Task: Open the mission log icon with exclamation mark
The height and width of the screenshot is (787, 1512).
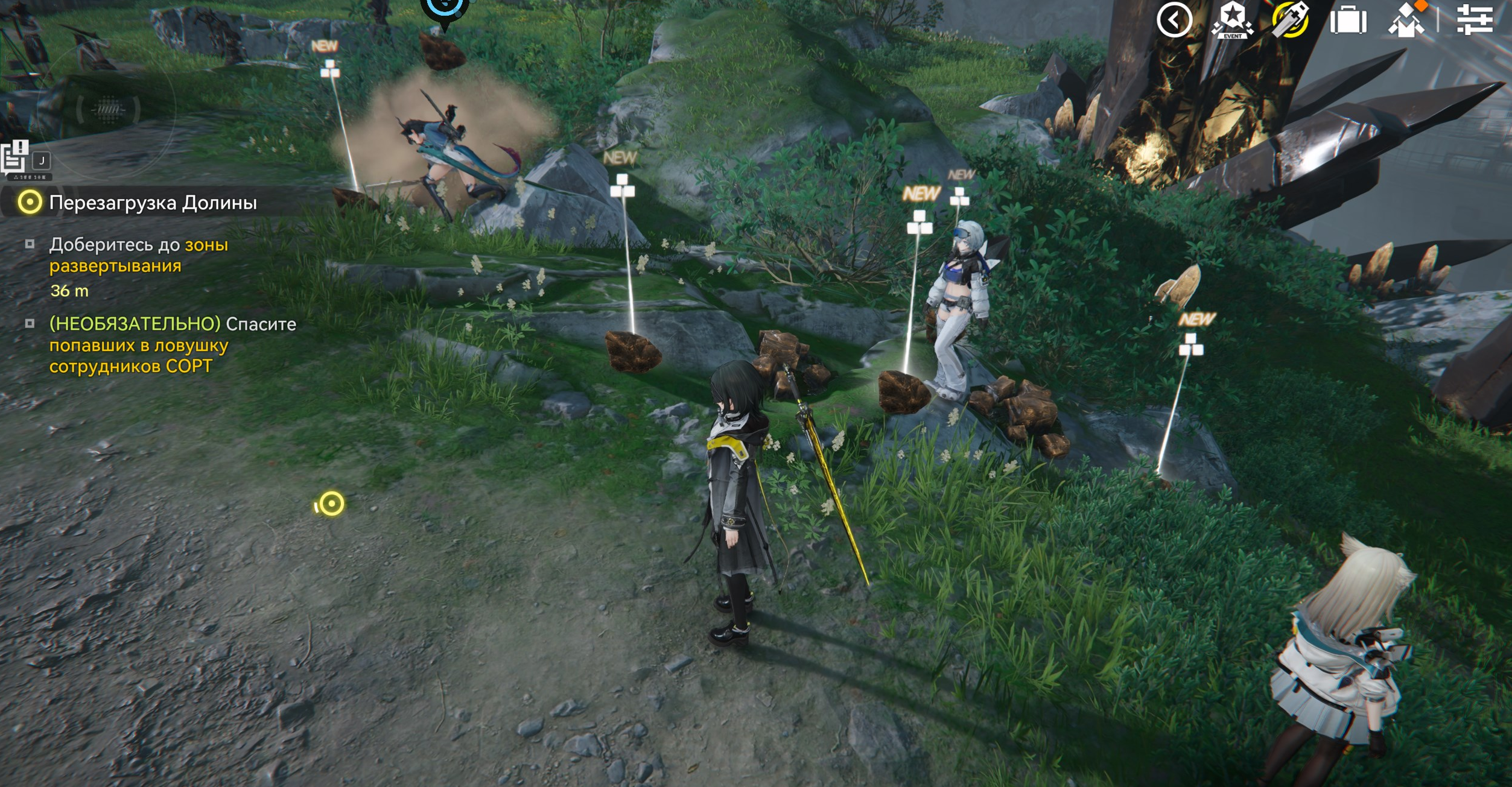Action: 16,158
